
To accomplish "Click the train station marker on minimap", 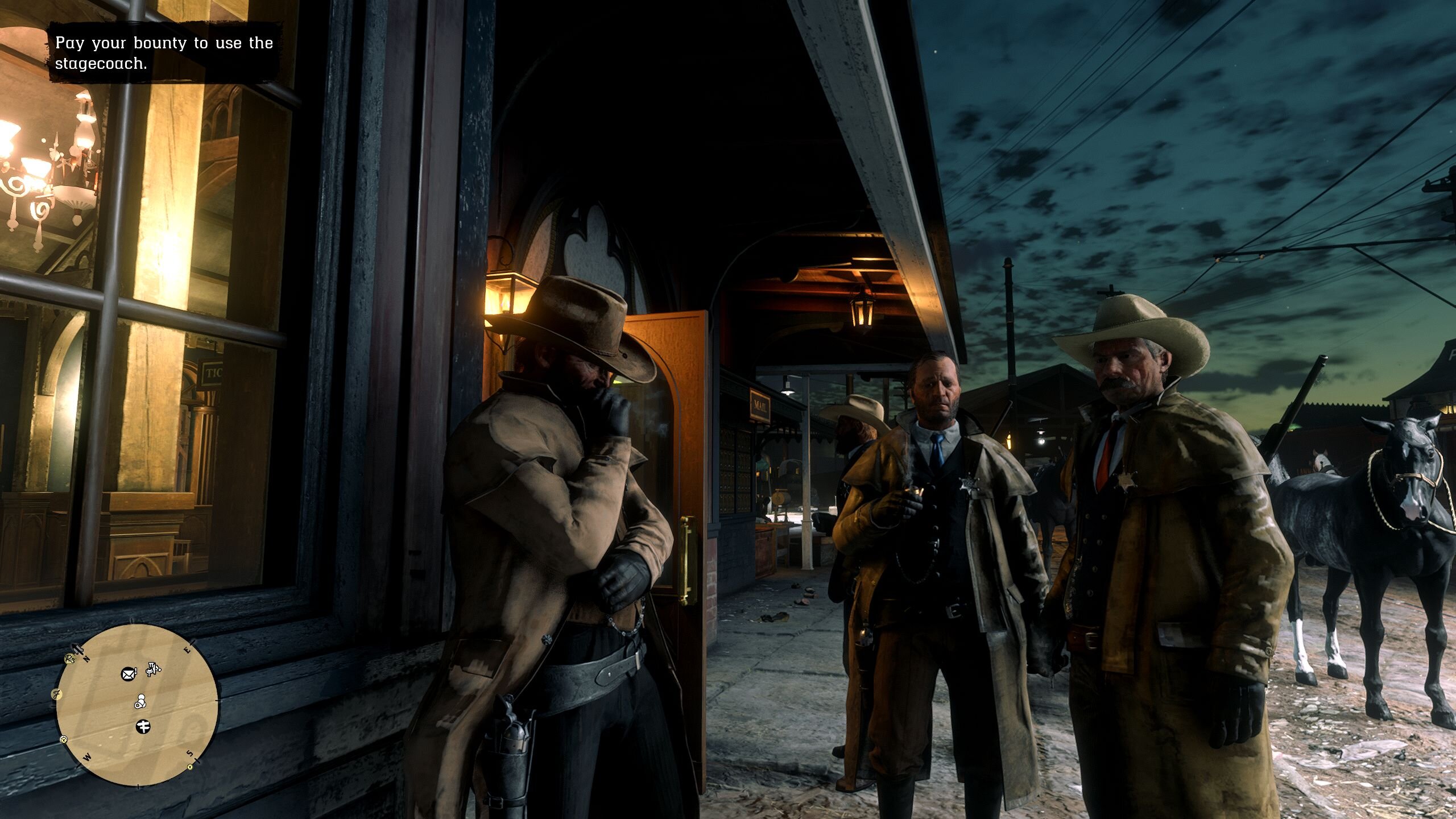I will coord(152,669).
